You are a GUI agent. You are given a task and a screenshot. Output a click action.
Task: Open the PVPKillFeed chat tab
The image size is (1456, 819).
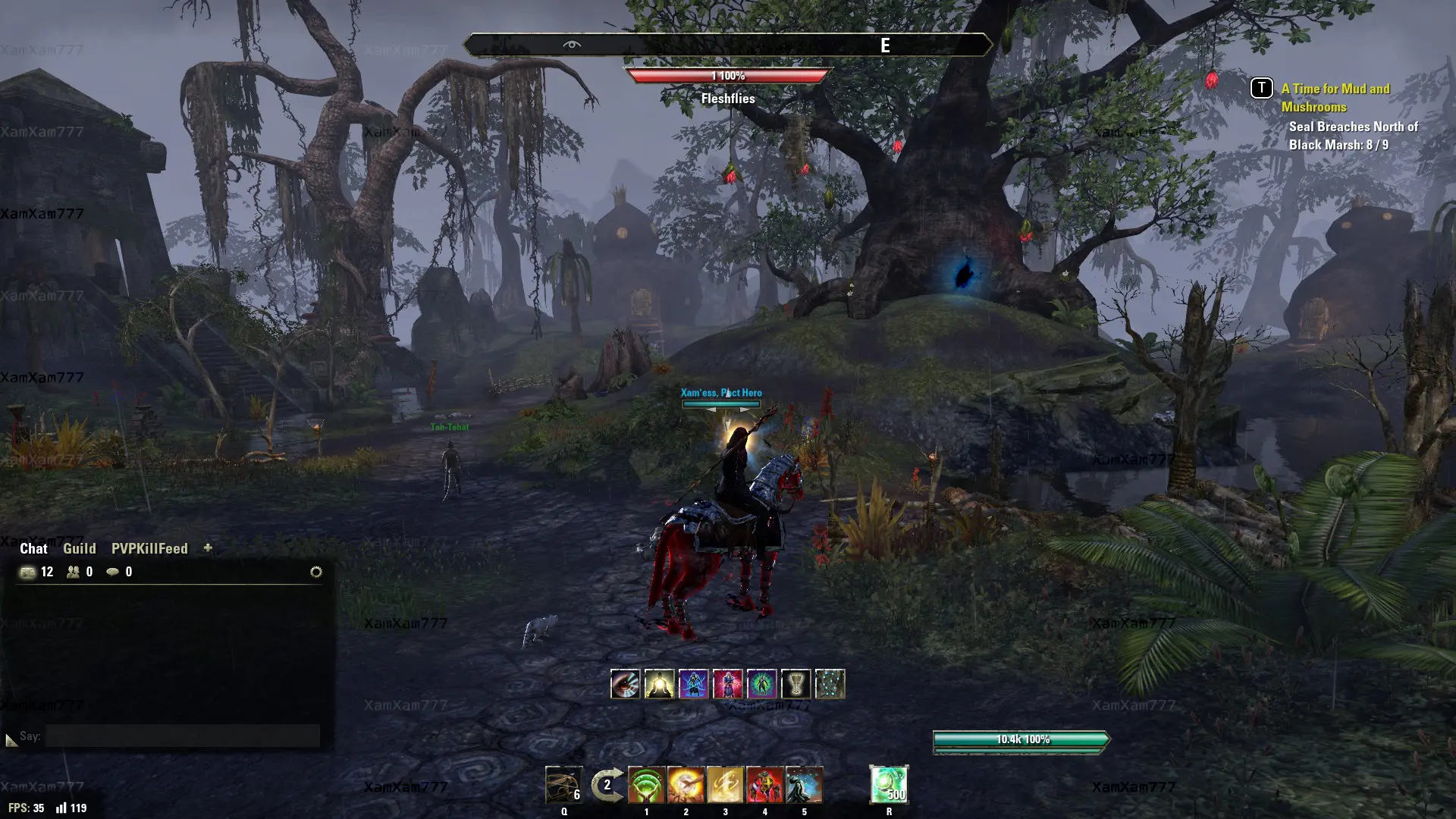pos(149,548)
